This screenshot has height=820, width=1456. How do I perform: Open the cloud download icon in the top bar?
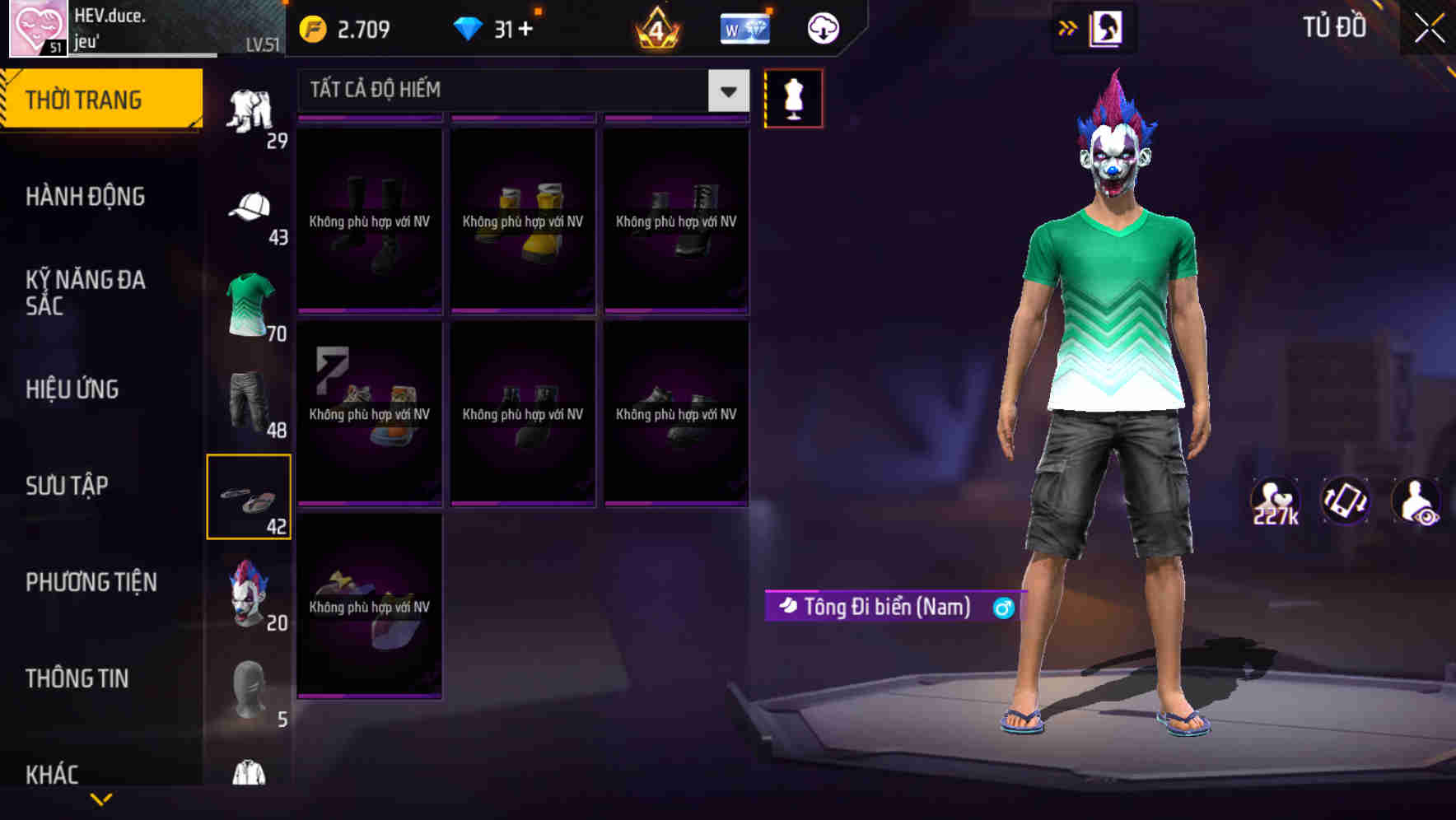click(x=823, y=27)
